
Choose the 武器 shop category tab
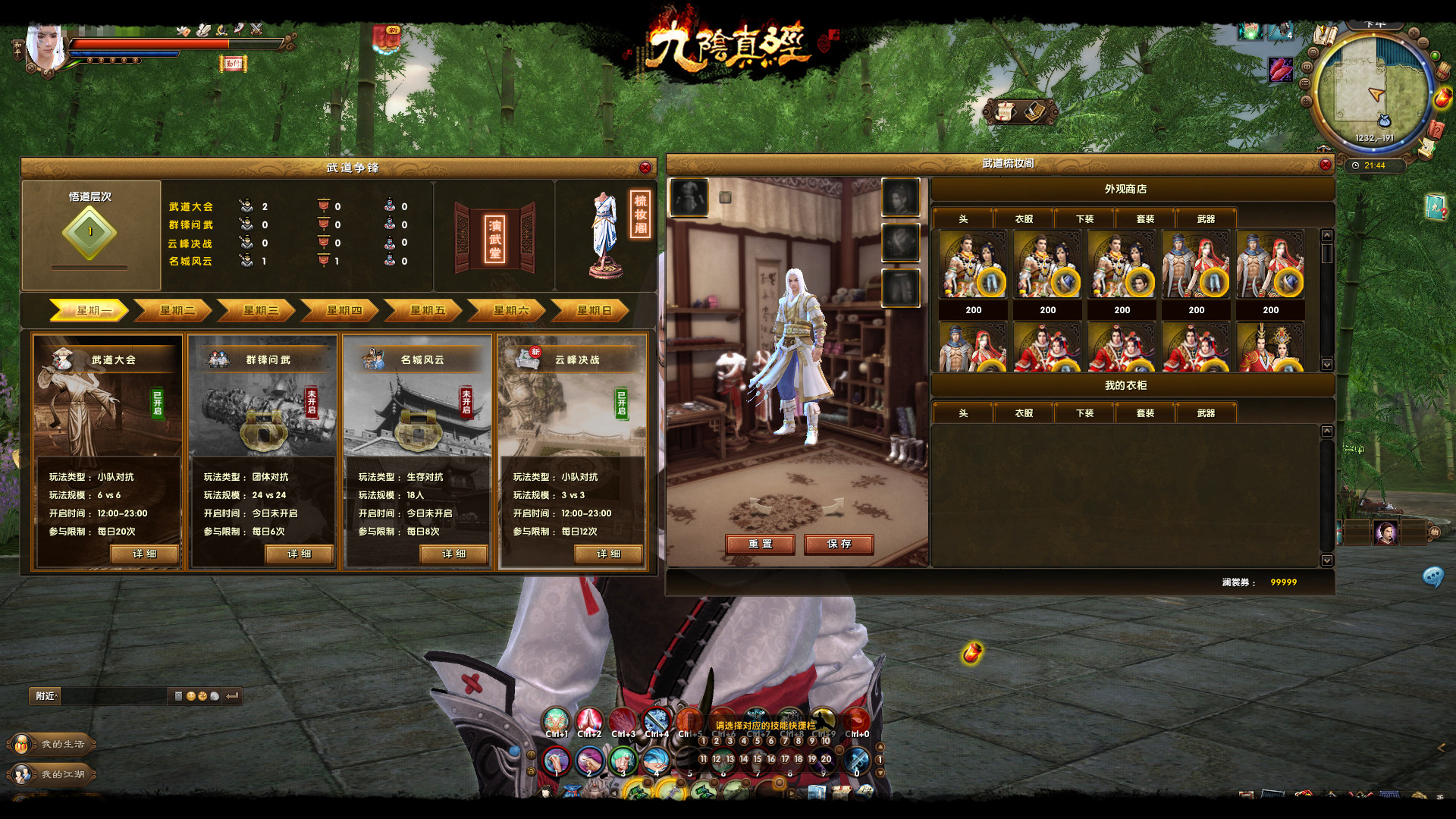coord(1206,219)
